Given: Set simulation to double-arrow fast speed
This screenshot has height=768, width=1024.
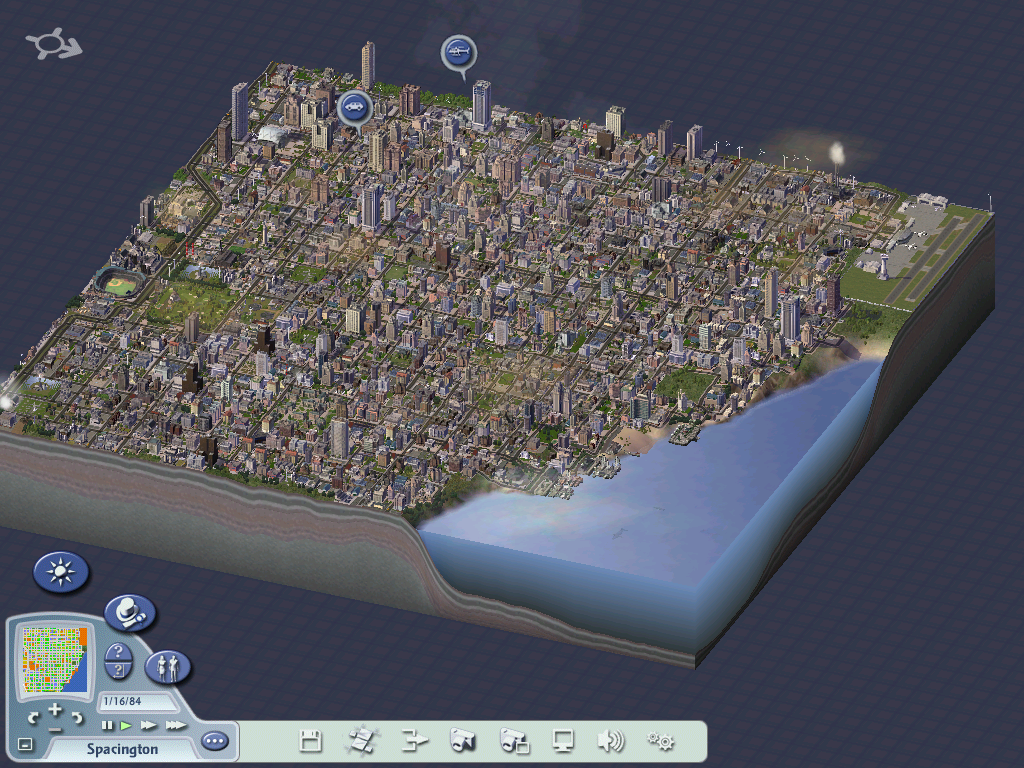Looking at the screenshot, I should 149,725.
